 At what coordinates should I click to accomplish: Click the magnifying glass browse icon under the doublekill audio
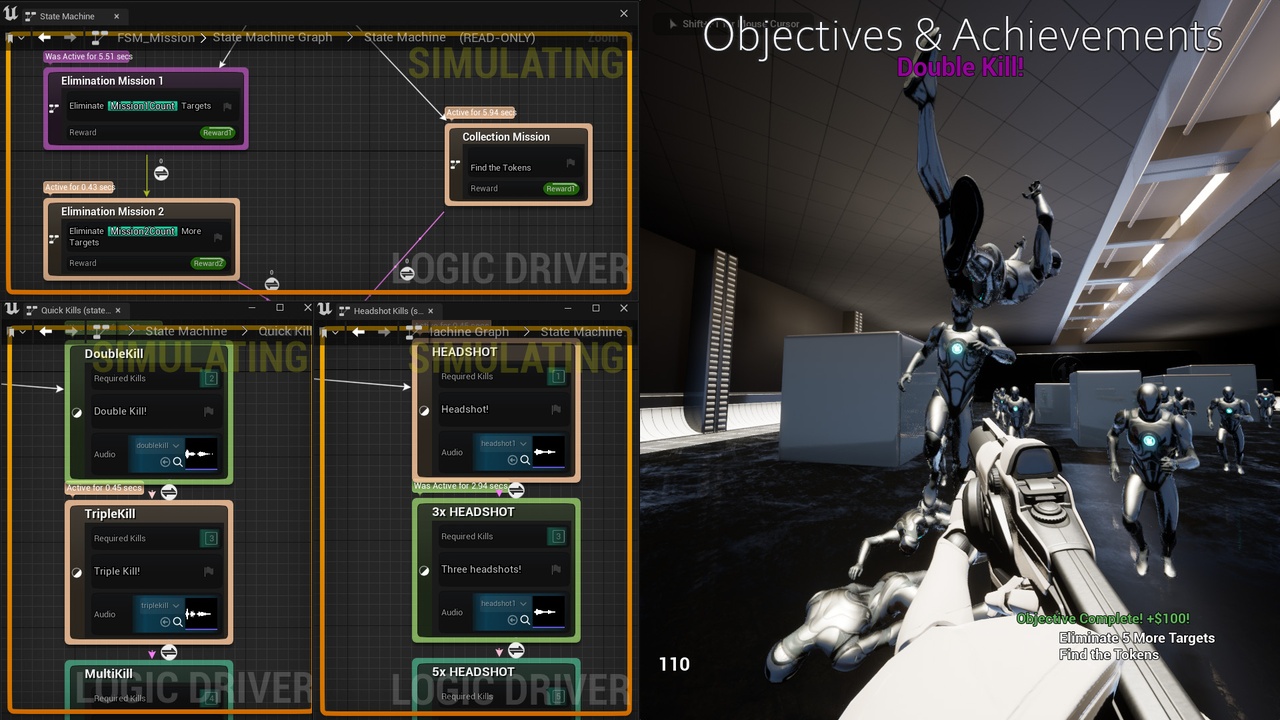[178, 462]
